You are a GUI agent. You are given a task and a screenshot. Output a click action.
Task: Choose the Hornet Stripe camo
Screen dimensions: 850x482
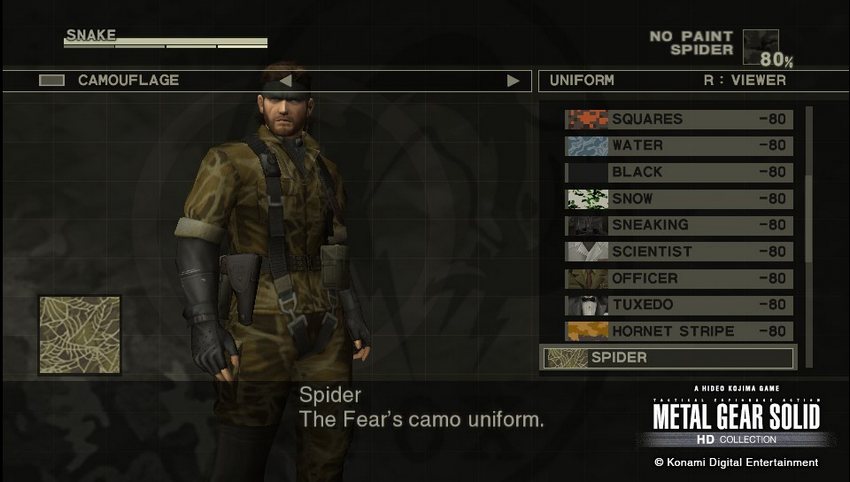click(x=679, y=331)
